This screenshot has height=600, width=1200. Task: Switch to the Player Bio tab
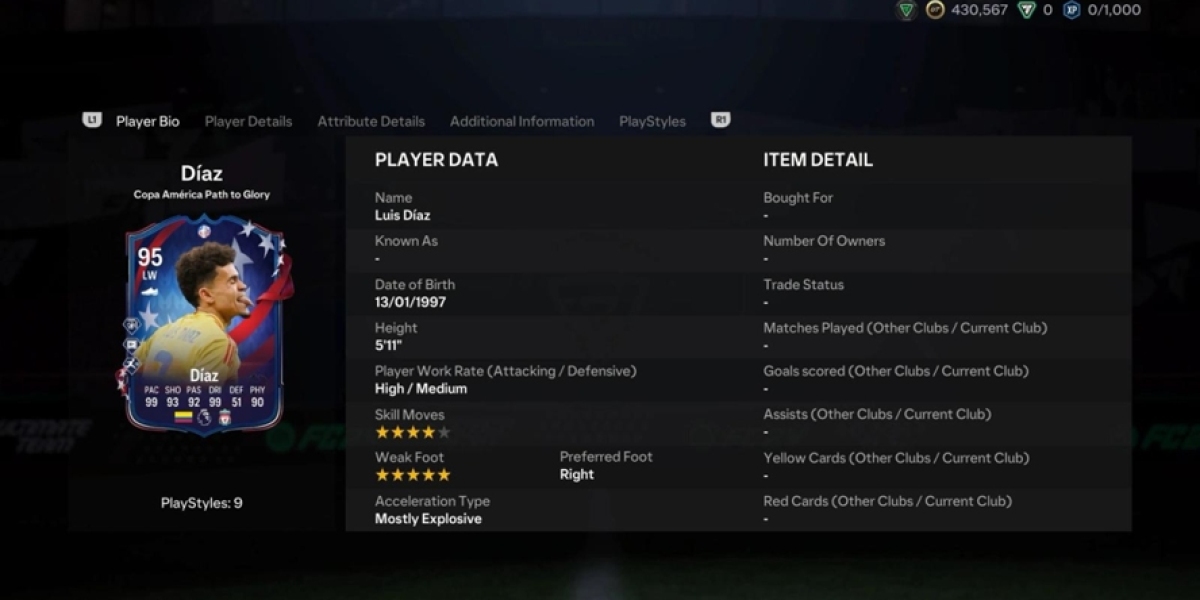coord(147,121)
